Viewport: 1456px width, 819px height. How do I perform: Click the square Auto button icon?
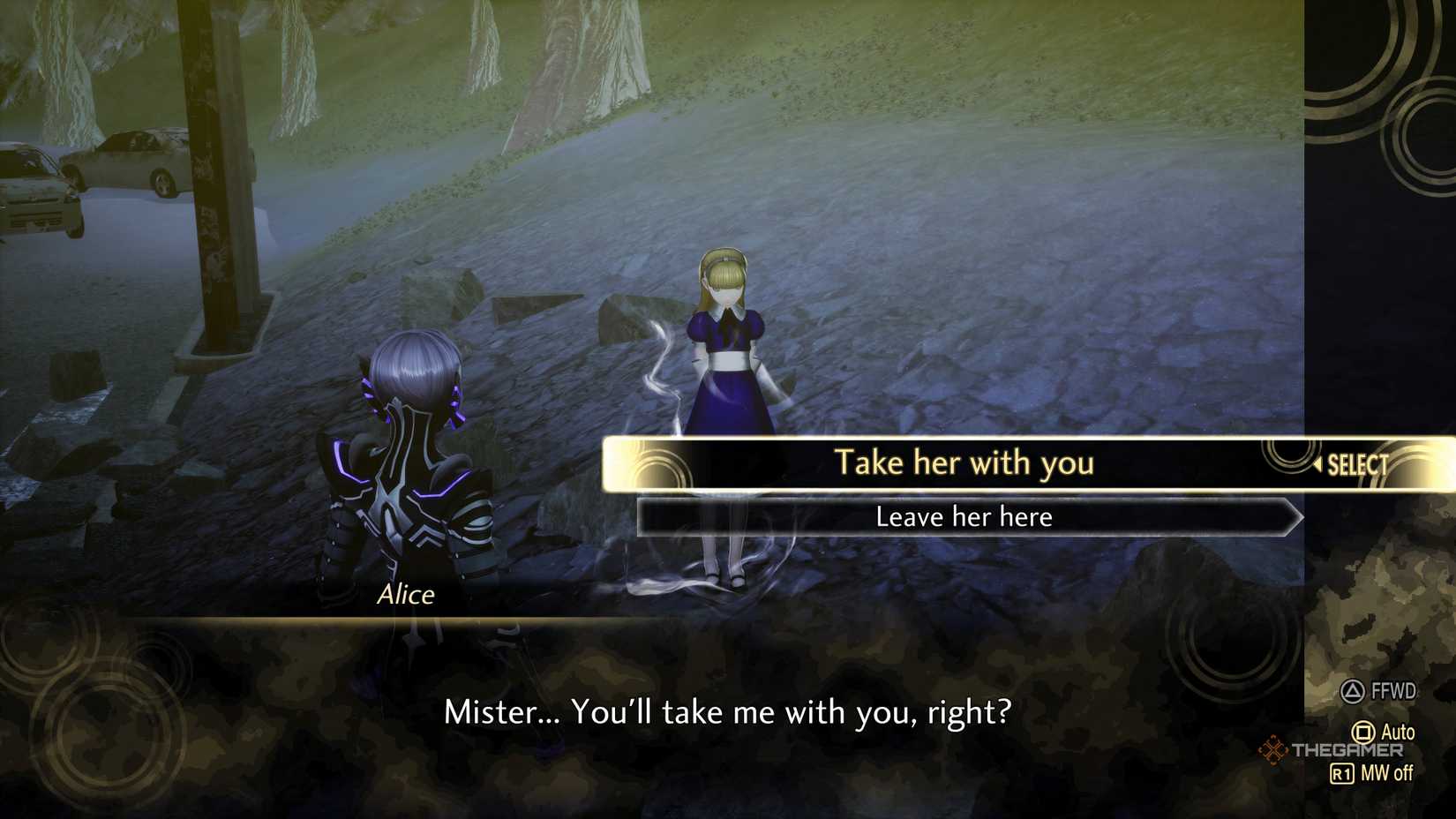1363,733
